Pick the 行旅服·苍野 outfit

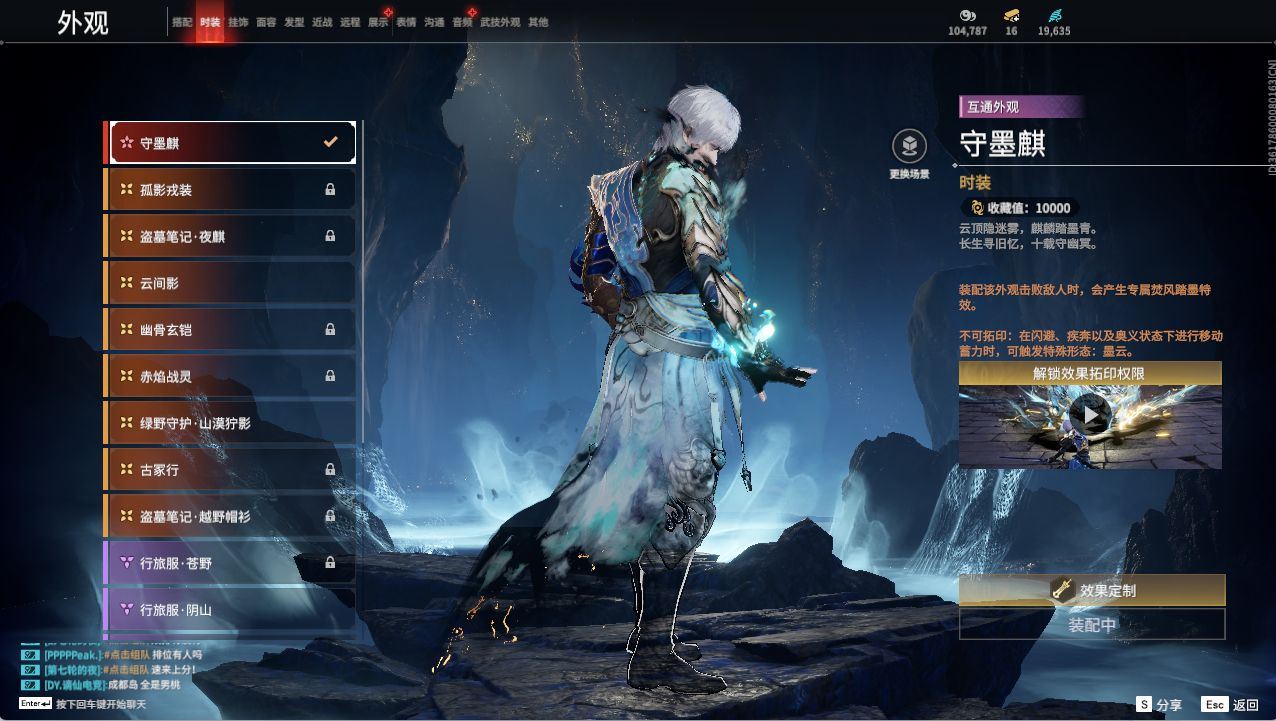pyautogui.click(x=232, y=563)
